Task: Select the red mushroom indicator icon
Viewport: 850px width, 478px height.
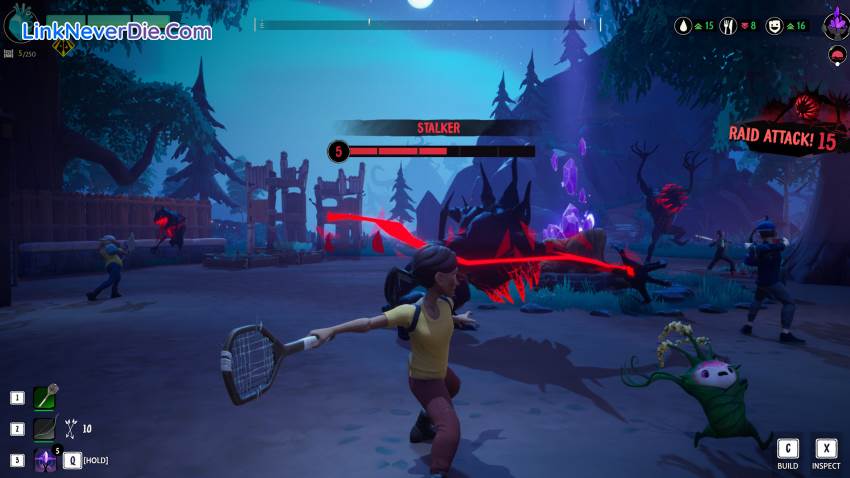Action: pyautogui.click(x=837, y=53)
